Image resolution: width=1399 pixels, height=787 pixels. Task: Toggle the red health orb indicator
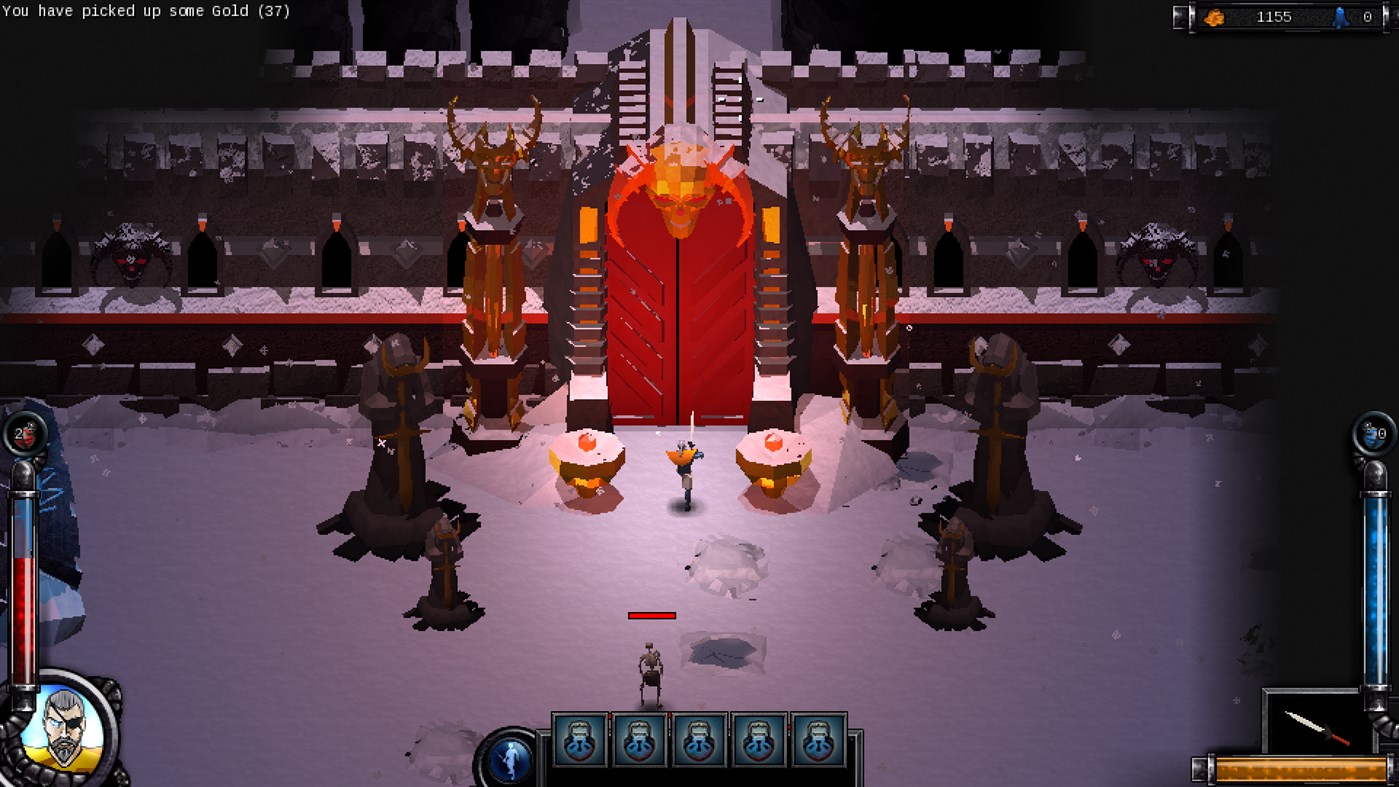27,434
